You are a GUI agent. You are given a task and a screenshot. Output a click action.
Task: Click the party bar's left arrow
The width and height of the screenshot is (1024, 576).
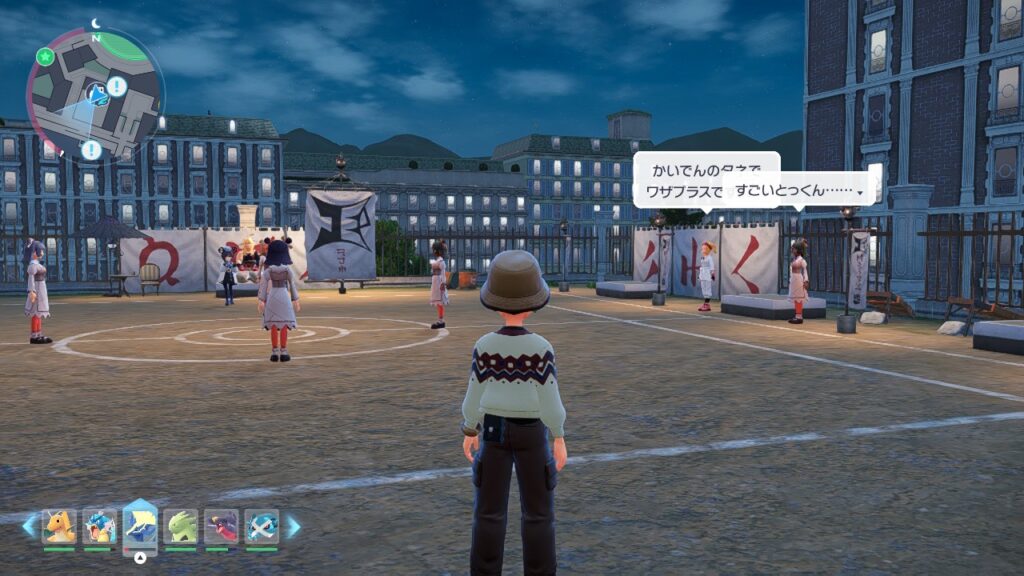pyautogui.click(x=28, y=526)
